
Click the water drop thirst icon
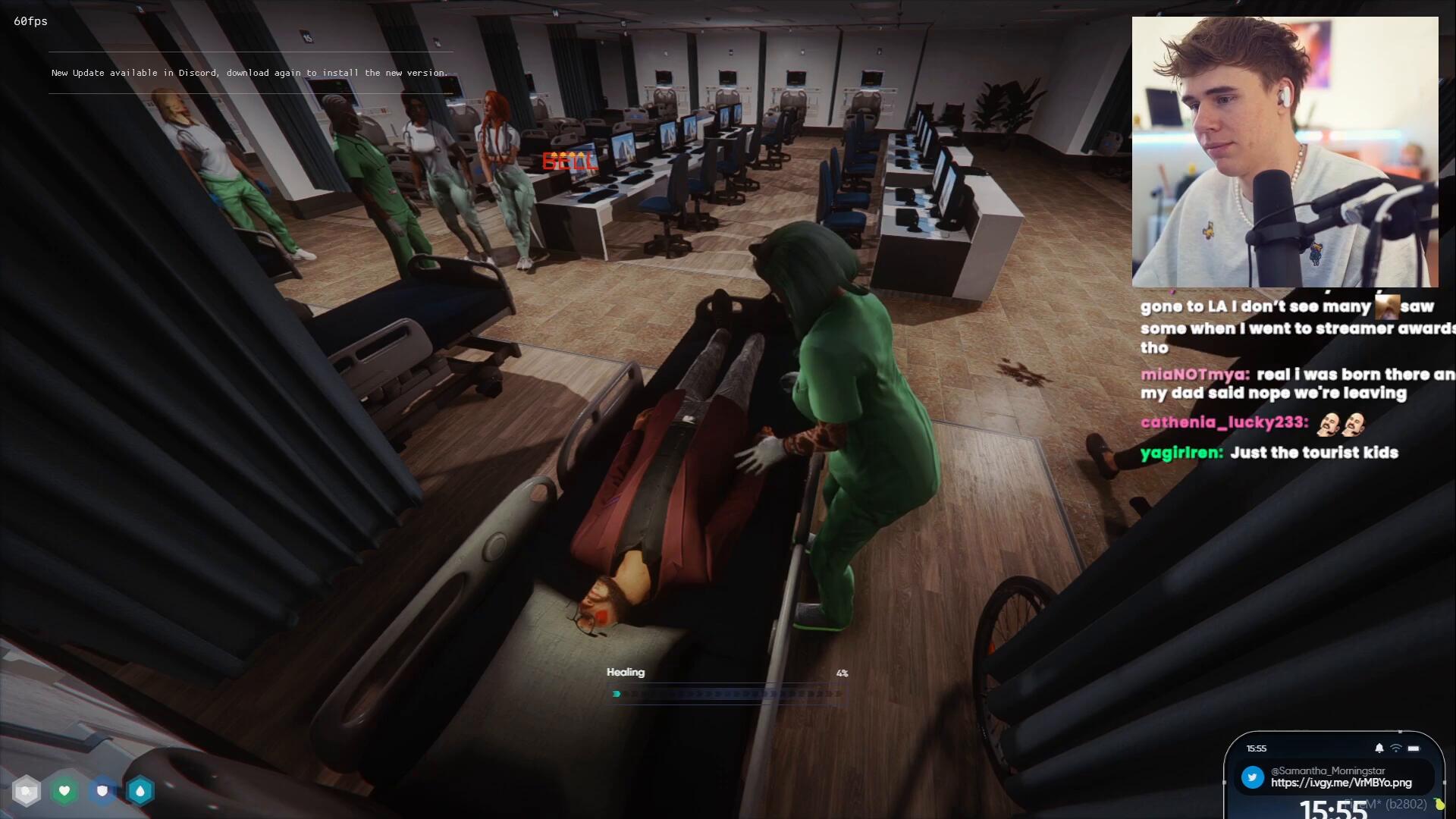[140, 792]
